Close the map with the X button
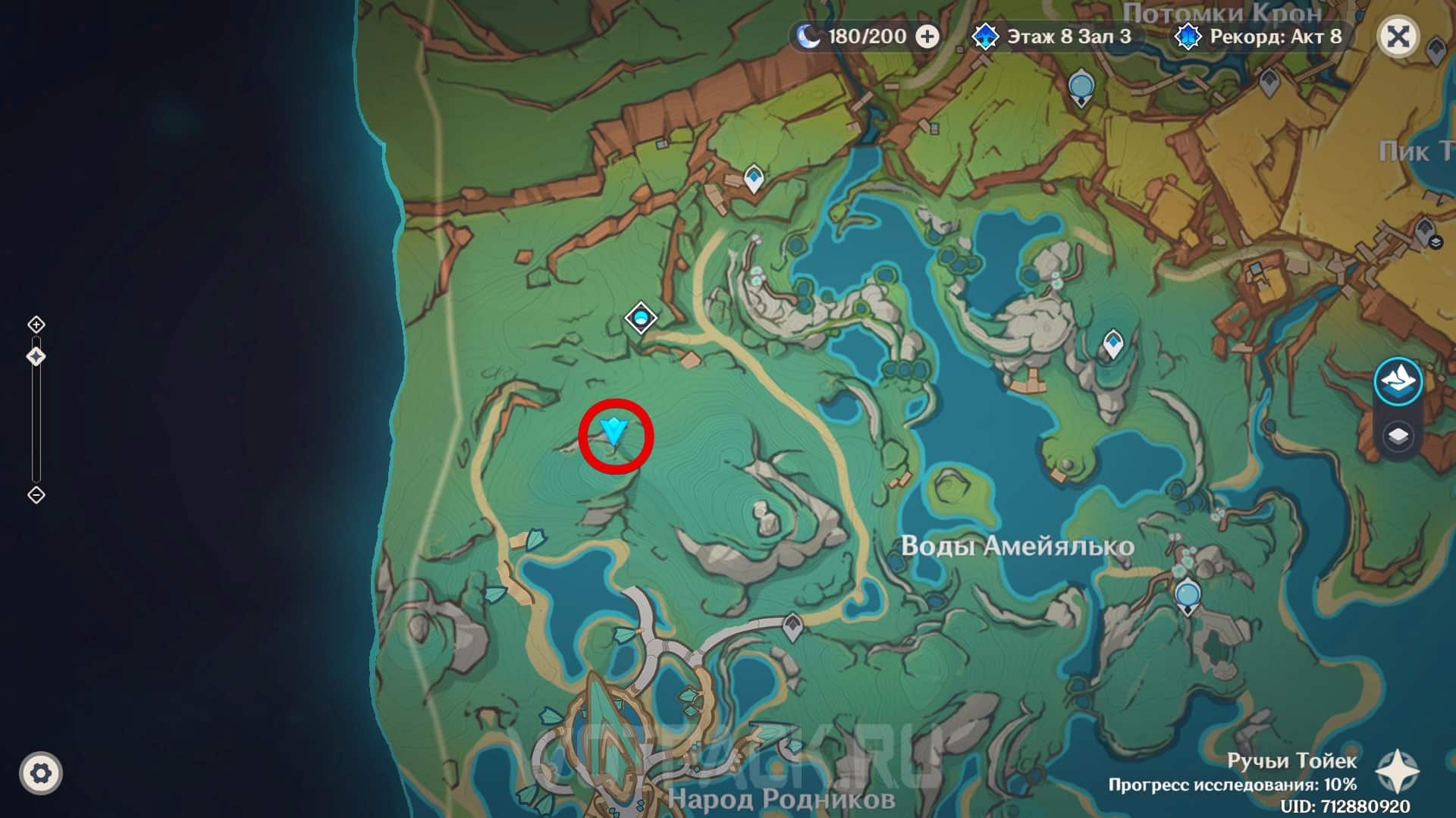This screenshot has width=1456, height=818. [x=1398, y=36]
